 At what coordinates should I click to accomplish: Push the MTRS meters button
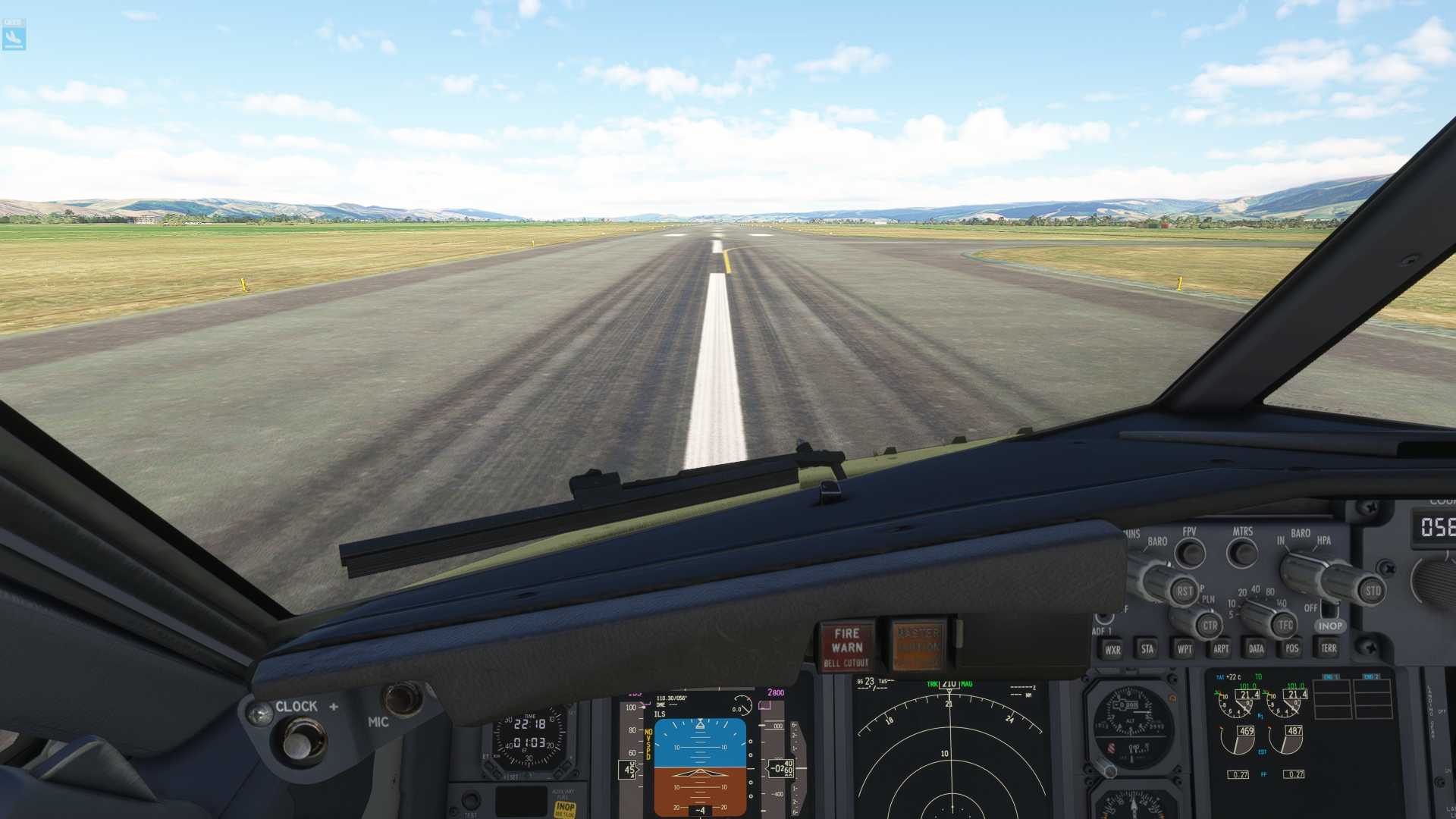pos(1242,553)
